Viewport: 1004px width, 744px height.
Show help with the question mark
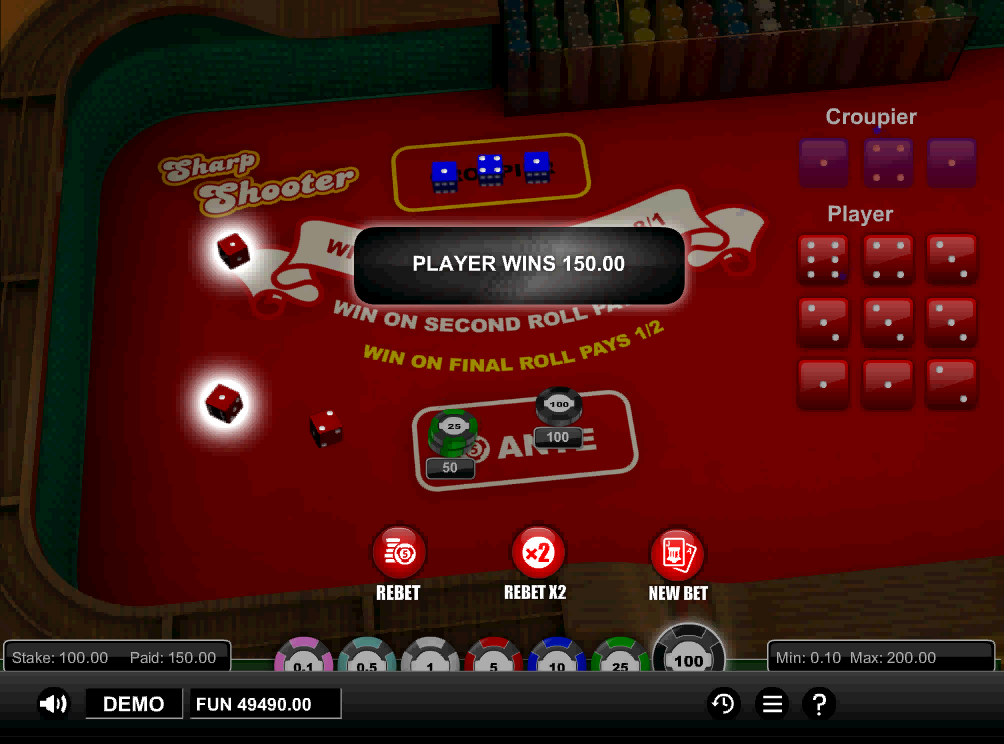click(819, 704)
